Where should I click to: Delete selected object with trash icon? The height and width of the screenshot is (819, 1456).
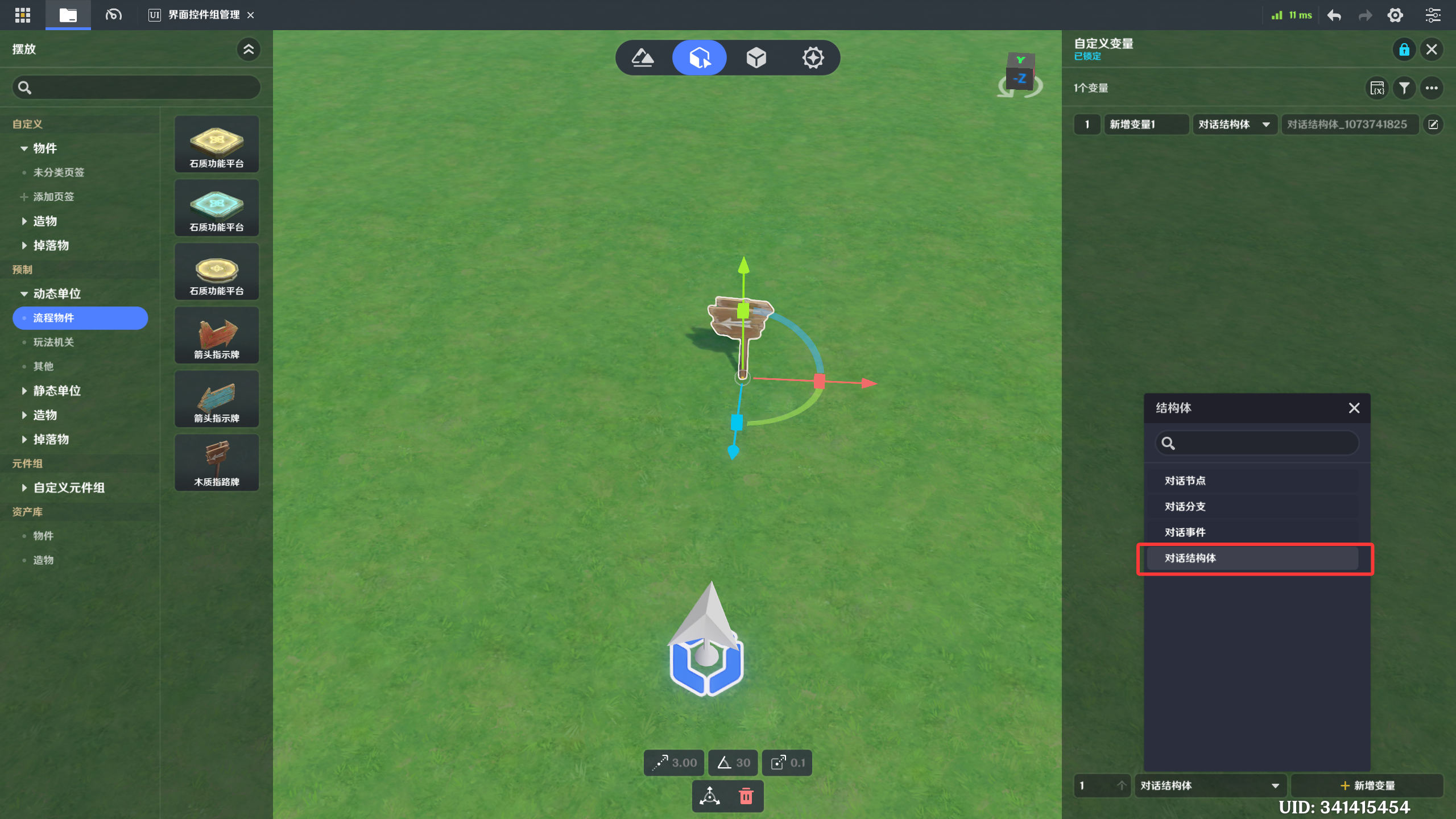pos(746,796)
